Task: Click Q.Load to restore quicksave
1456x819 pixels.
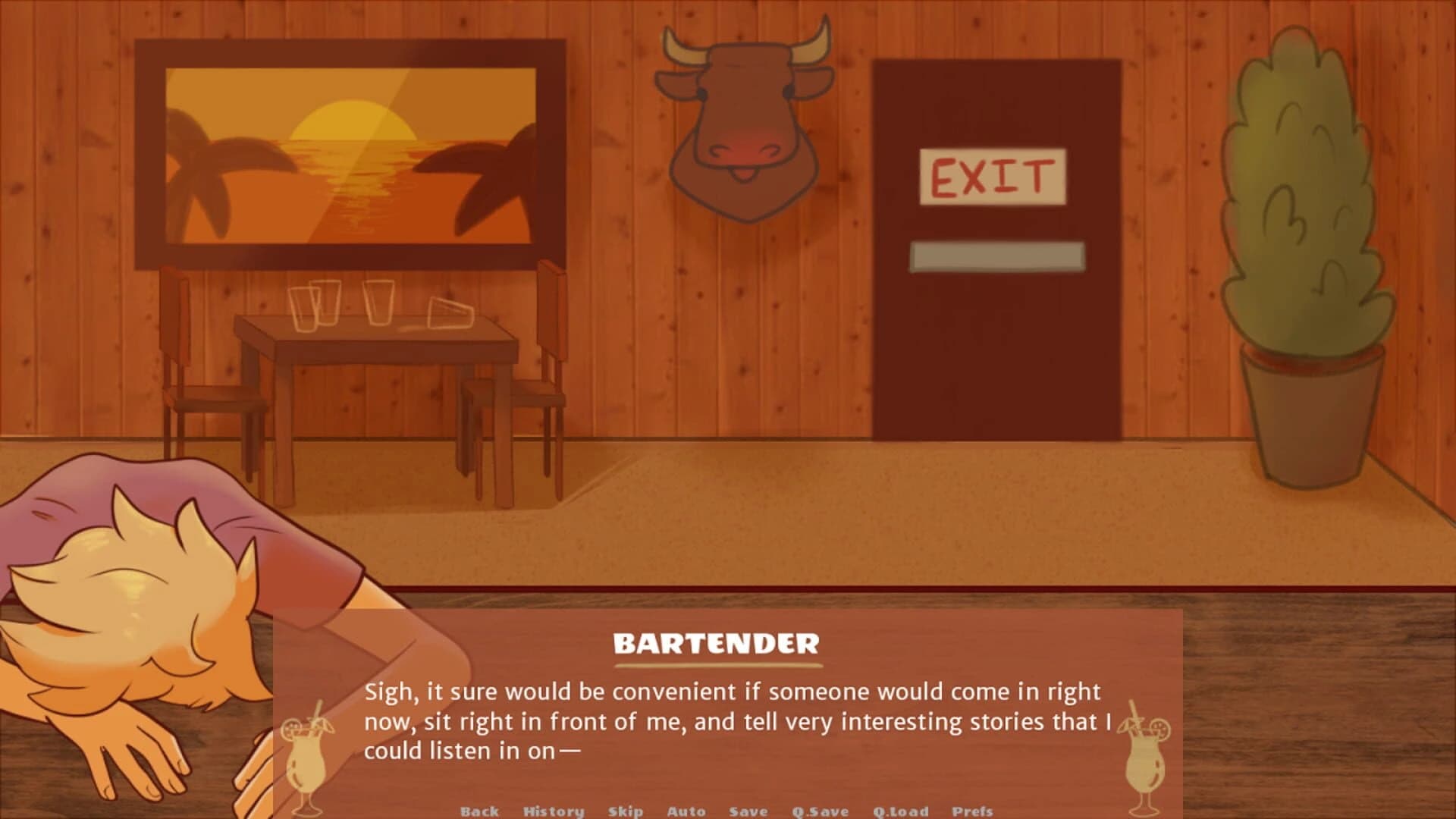Action: tap(901, 811)
